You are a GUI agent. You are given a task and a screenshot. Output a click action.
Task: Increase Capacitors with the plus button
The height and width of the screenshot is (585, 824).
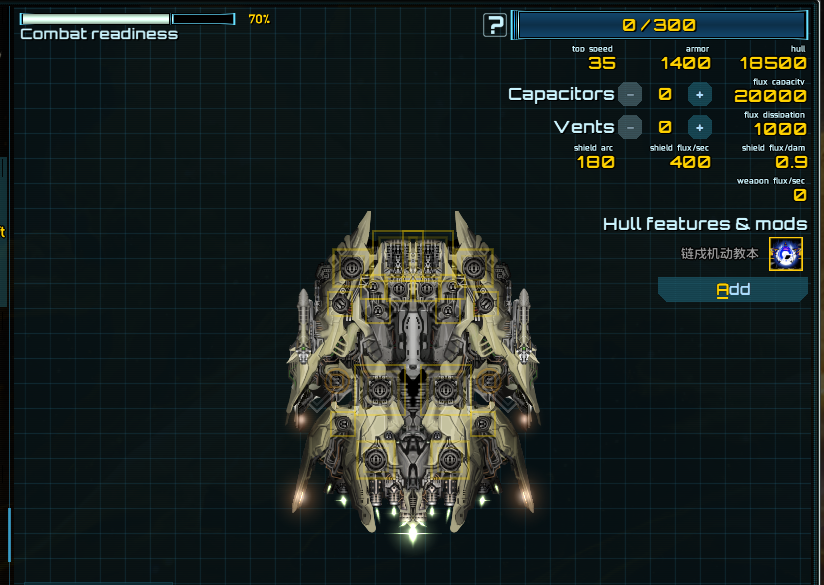700,95
